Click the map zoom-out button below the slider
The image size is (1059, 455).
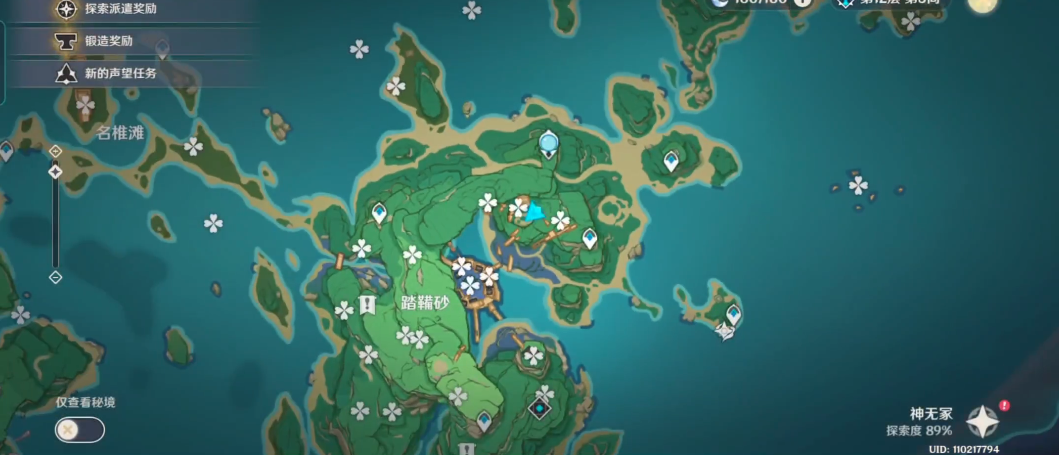pos(56,277)
